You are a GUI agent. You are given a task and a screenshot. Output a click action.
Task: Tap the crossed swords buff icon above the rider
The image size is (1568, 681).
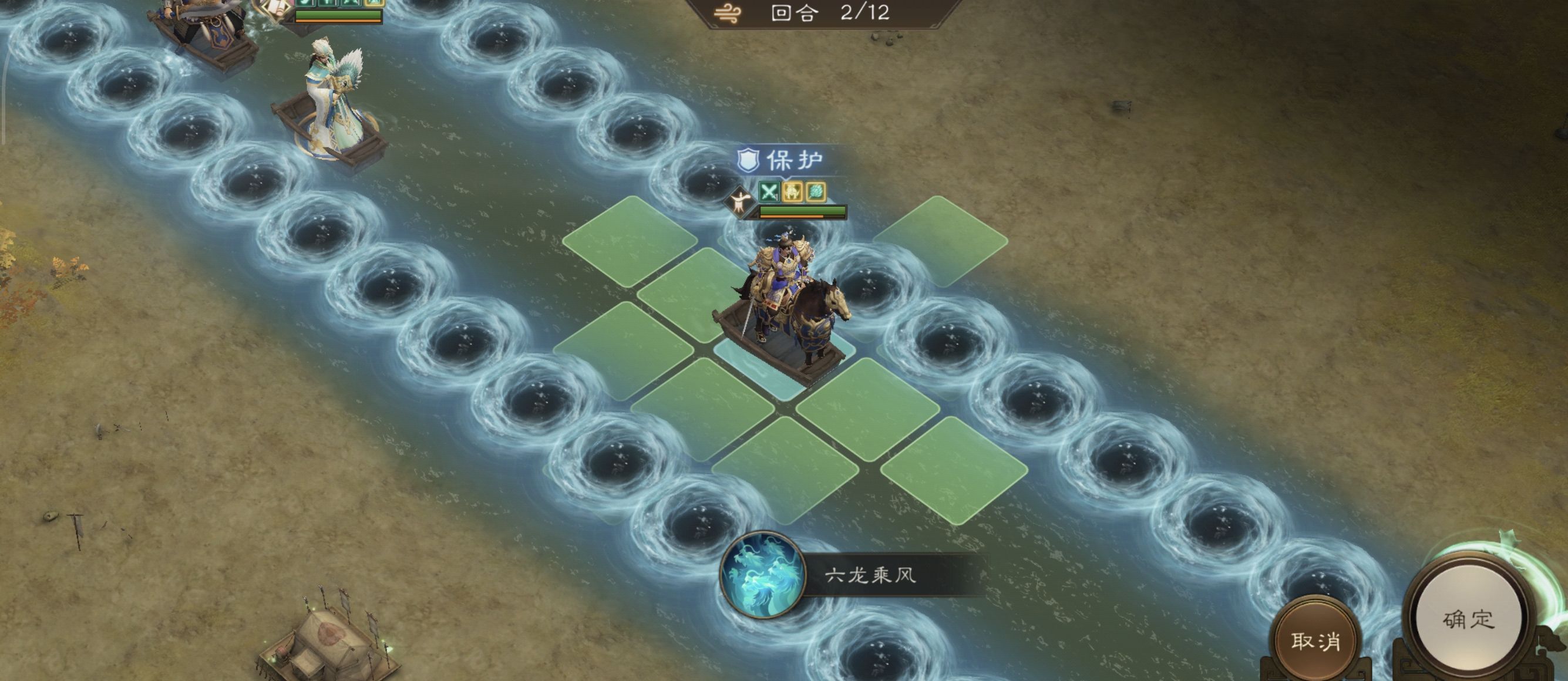[x=769, y=193]
